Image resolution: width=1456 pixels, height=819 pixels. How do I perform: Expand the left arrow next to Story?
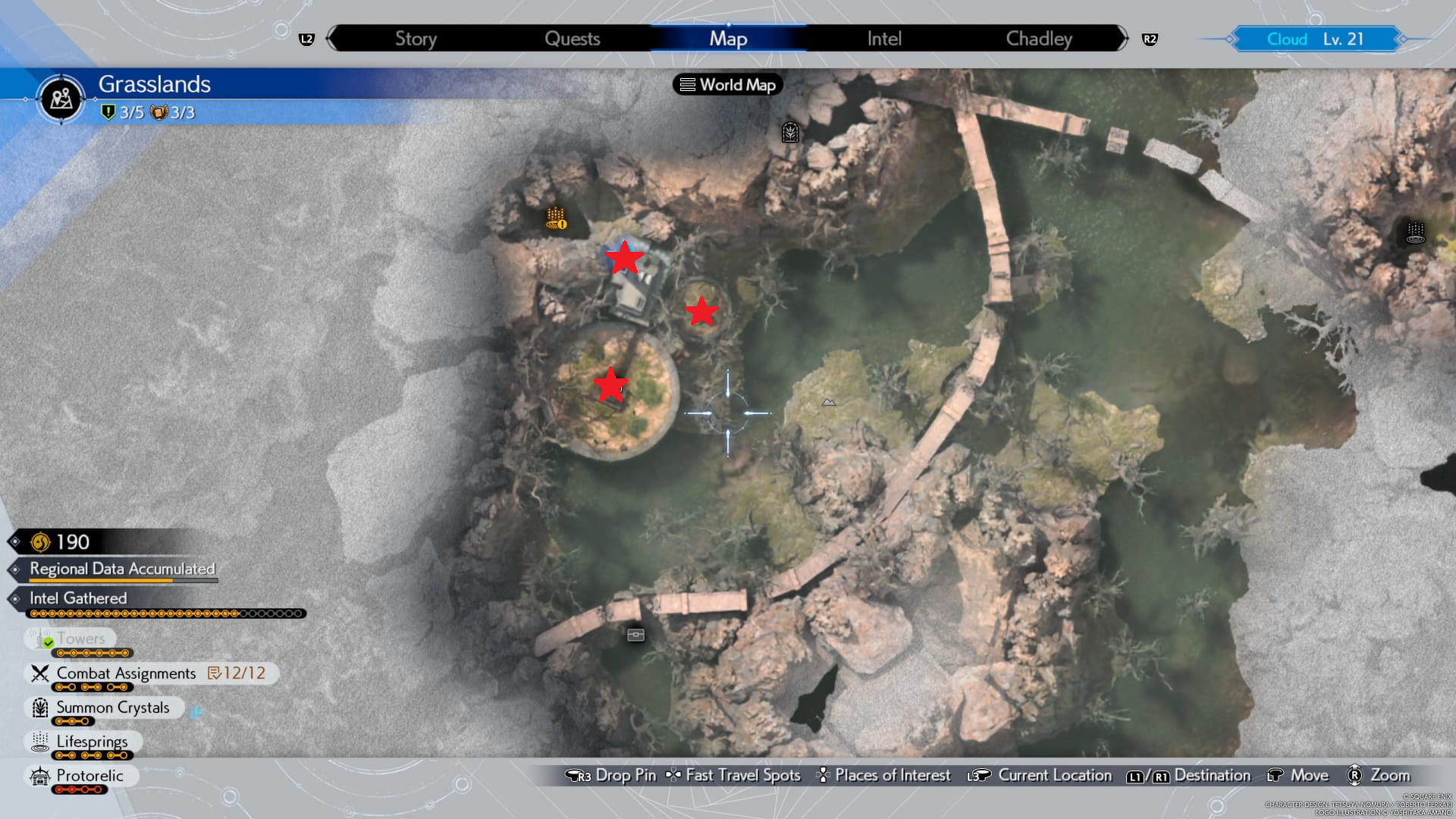click(329, 36)
